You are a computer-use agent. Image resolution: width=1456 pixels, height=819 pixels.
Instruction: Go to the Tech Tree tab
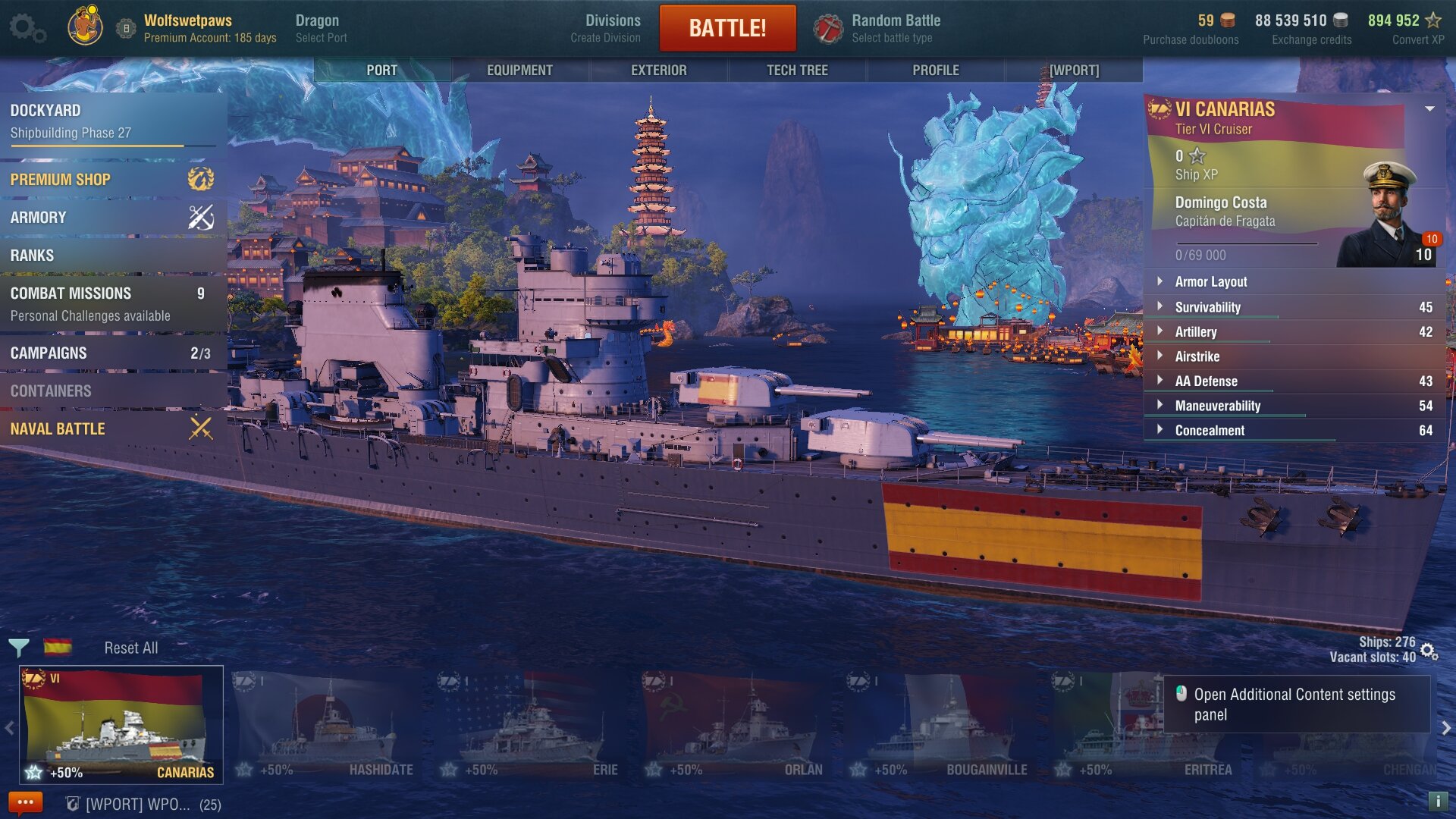pos(797,70)
